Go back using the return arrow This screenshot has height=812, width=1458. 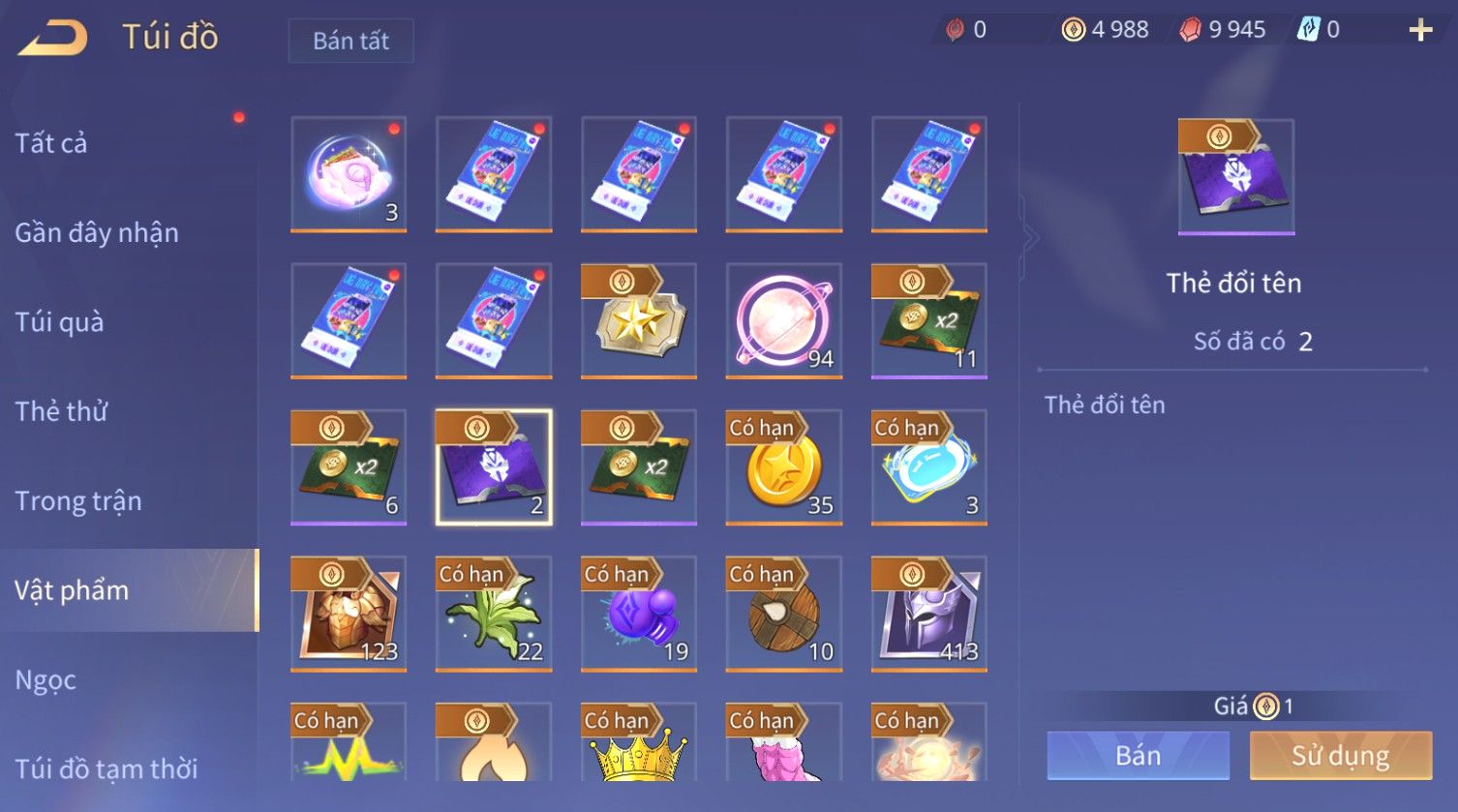(x=53, y=38)
